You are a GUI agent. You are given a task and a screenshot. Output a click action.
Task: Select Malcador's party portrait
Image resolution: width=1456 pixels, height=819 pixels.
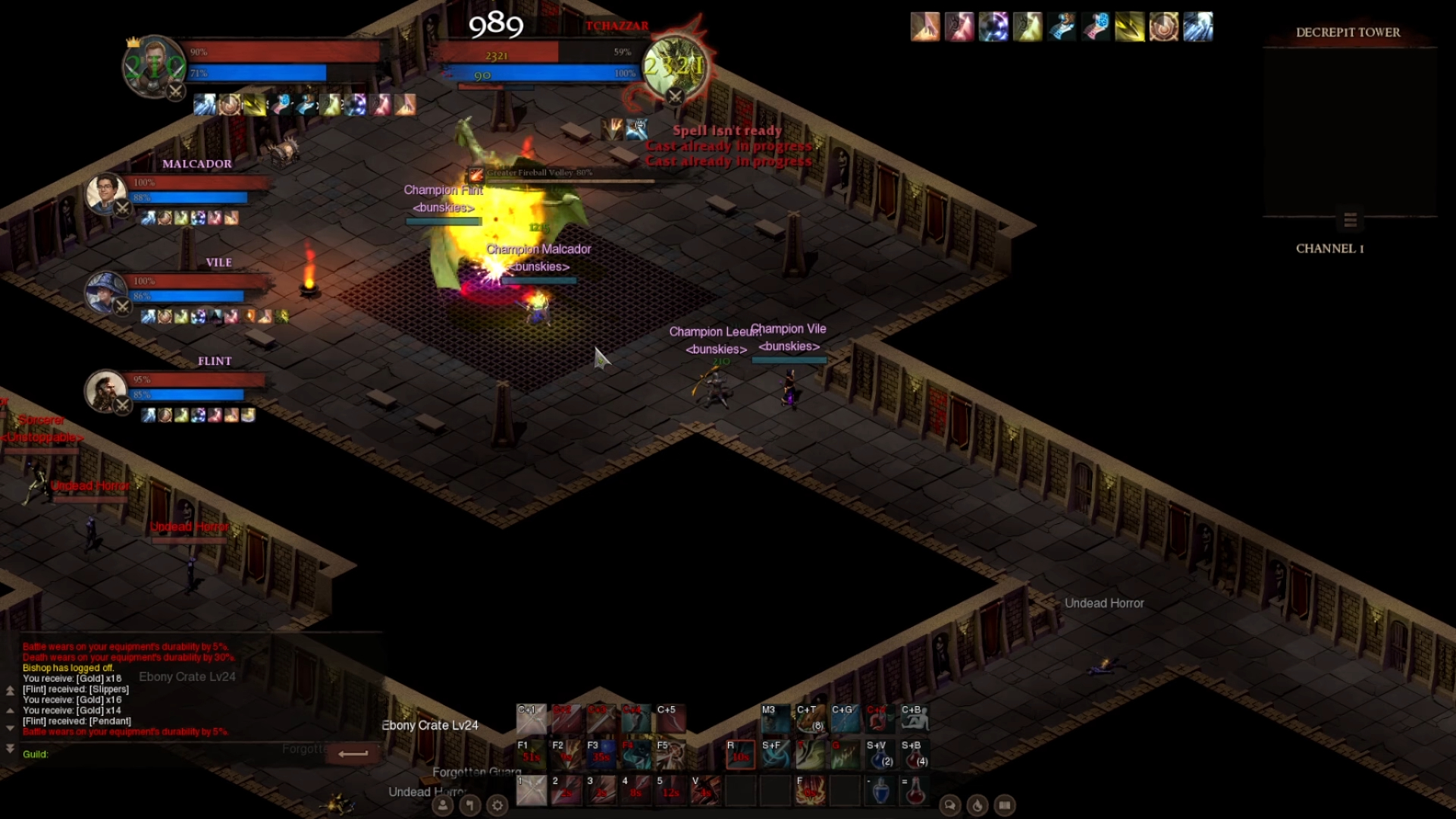[x=106, y=193]
